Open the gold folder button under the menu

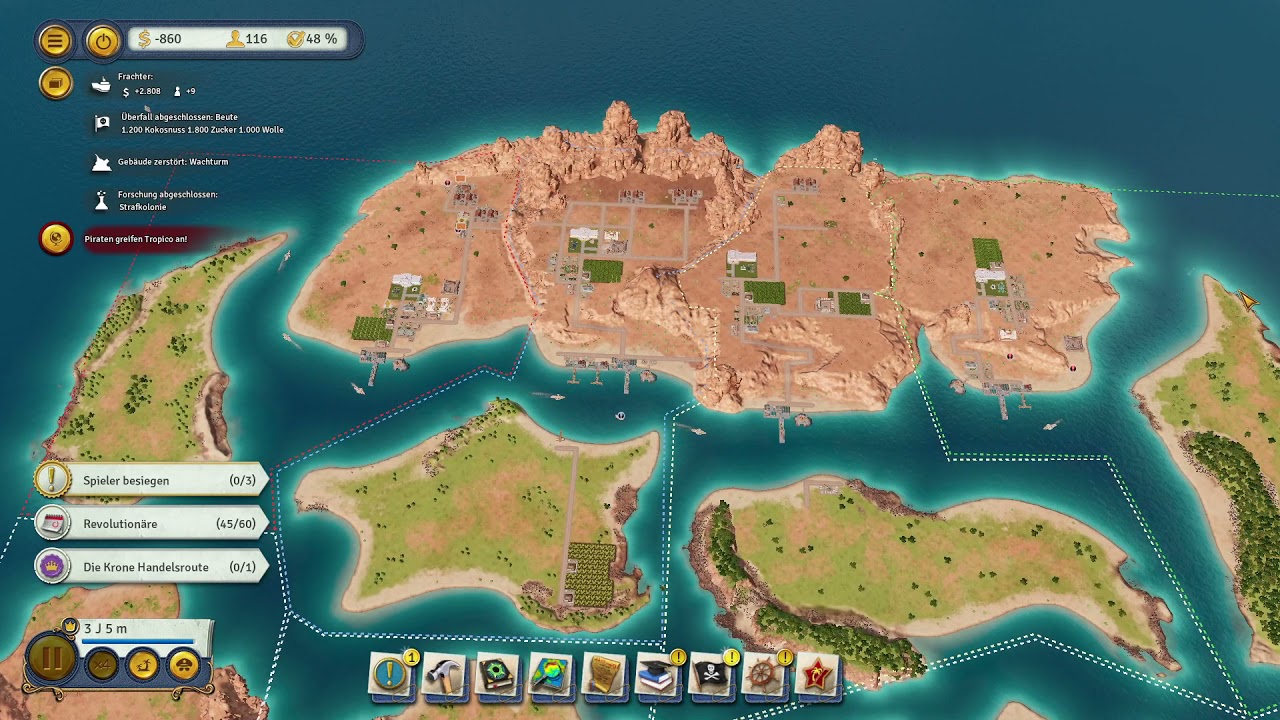pyautogui.click(x=55, y=83)
